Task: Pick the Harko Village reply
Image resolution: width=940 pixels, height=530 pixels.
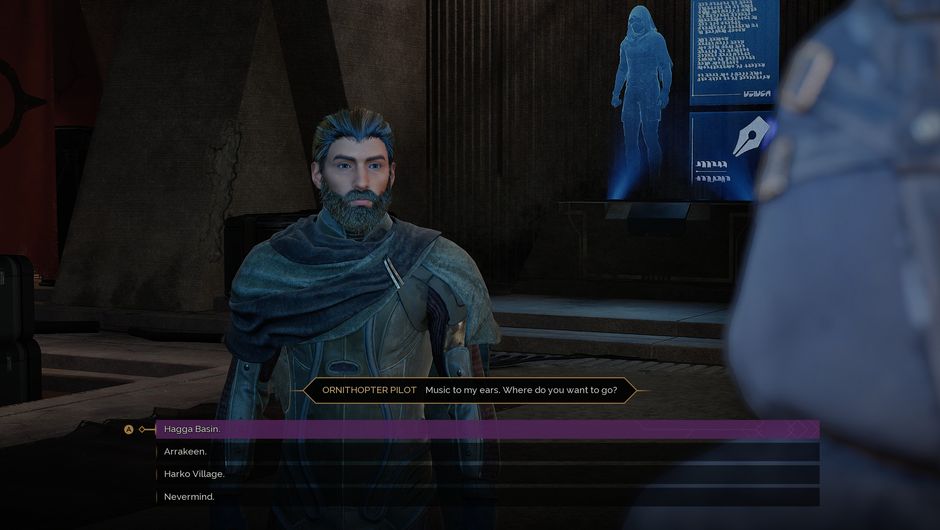Action: click(x=194, y=474)
